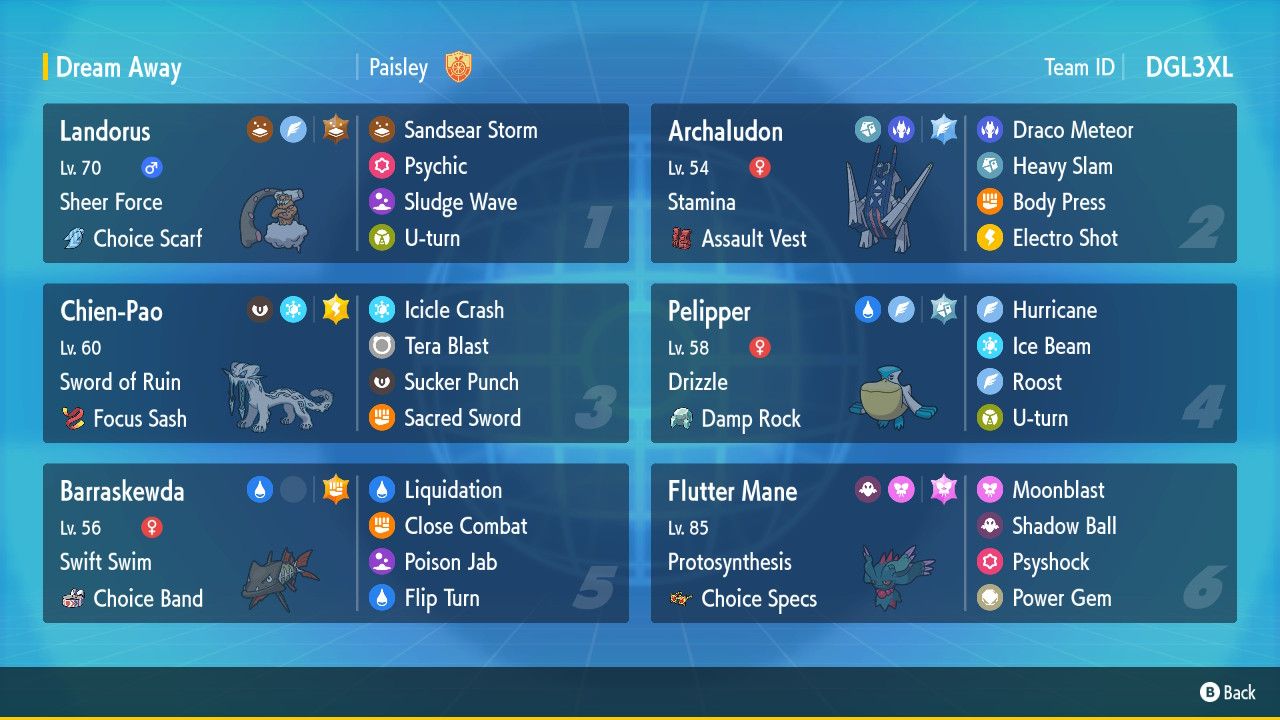Click Landorus's Sandsear Storm move
Image resolution: width=1280 pixels, height=720 pixels.
(x=470, y=130)
